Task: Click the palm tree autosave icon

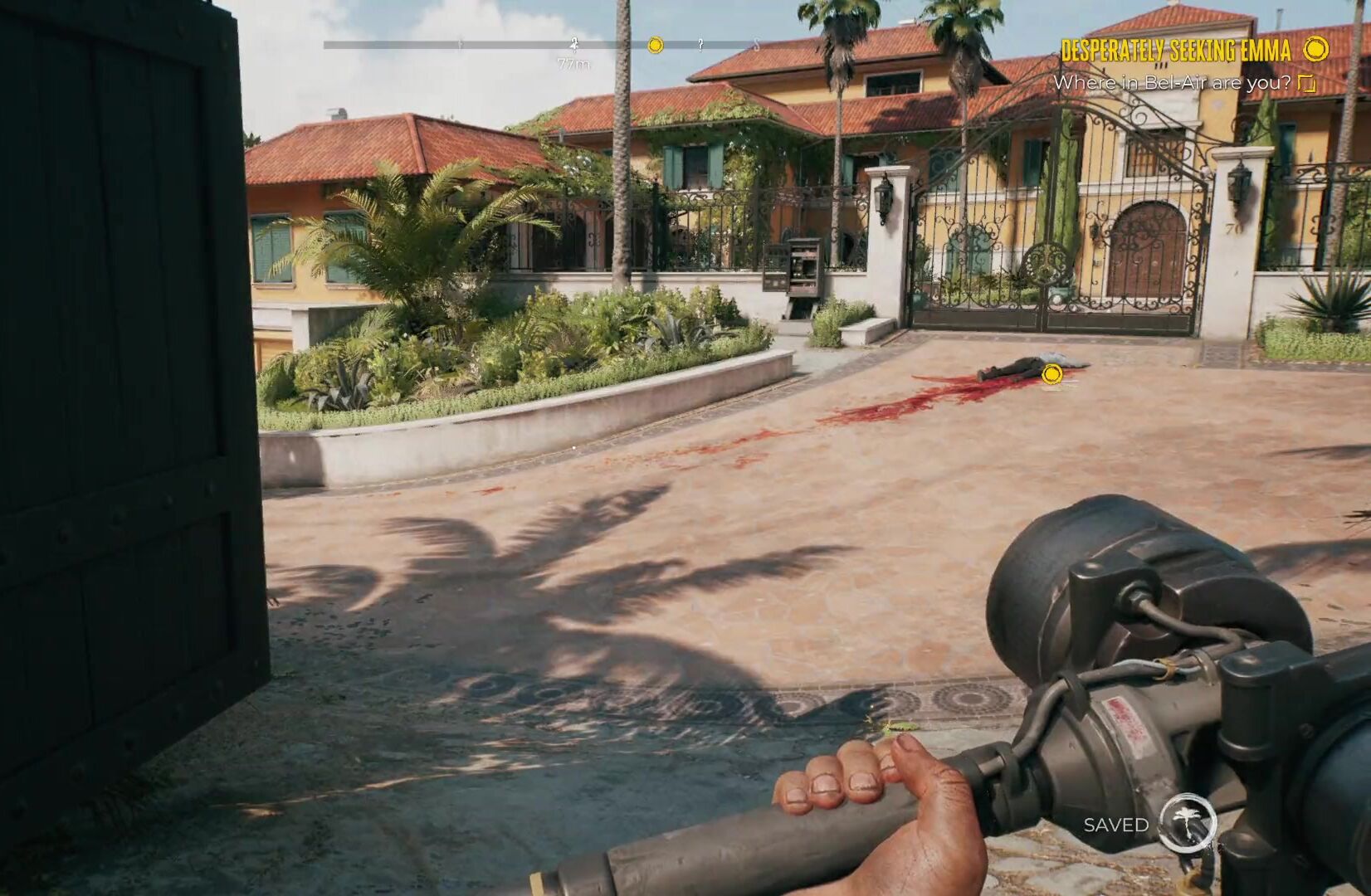Action: [x=1188, y=823]
